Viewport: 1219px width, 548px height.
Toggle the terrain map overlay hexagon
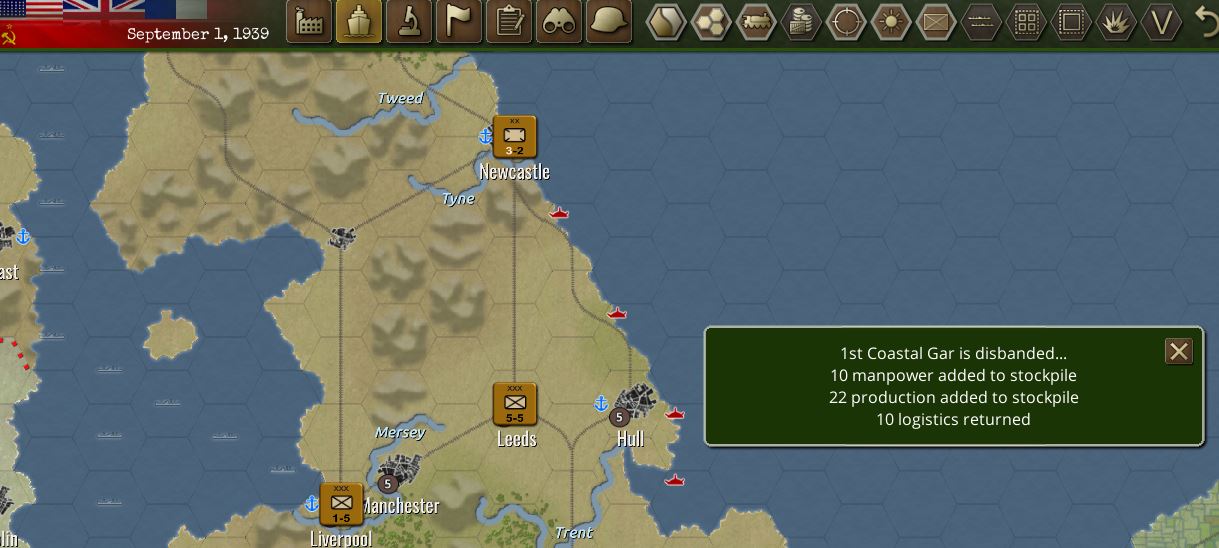(668, 21)
